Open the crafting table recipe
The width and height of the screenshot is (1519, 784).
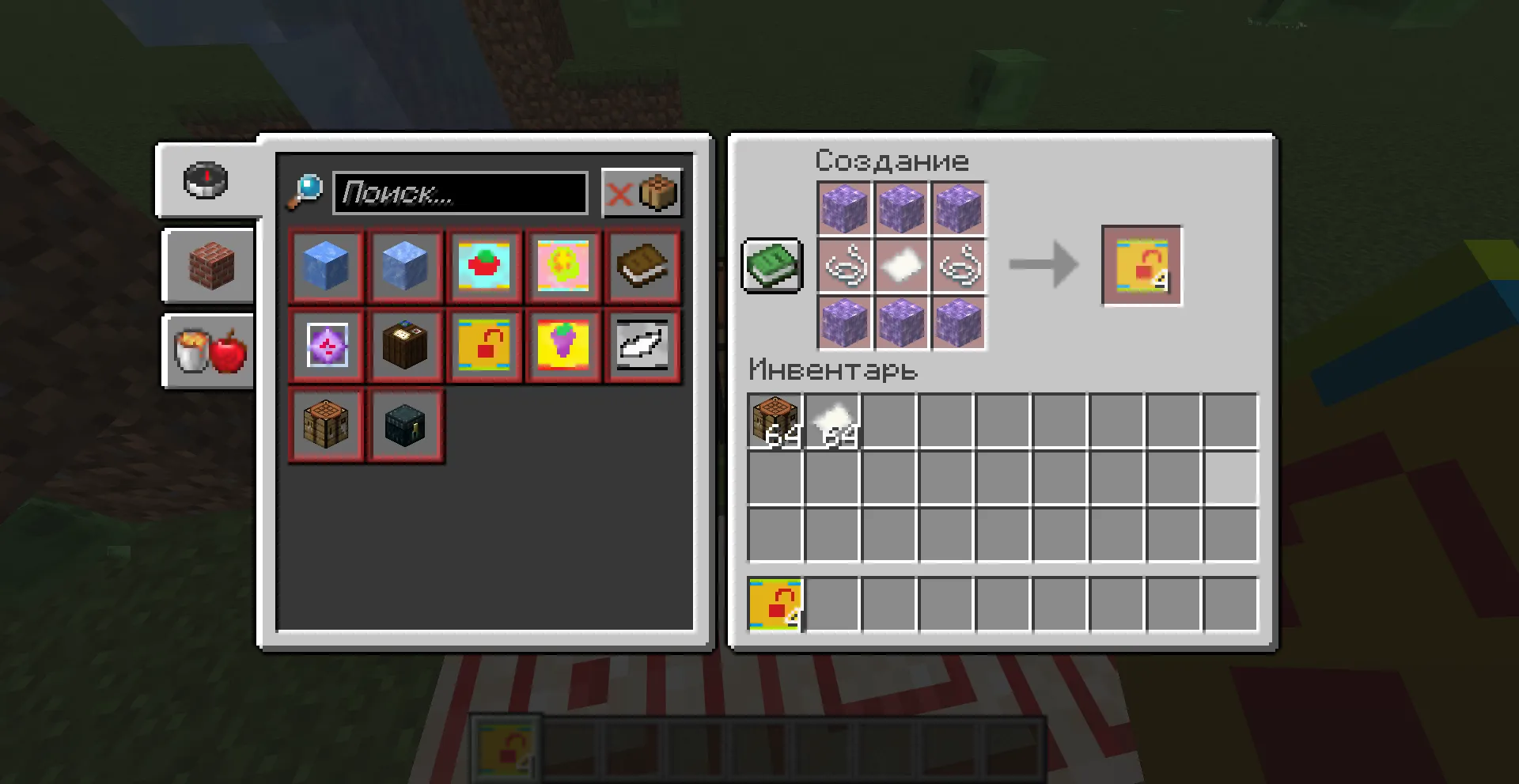pos(326,425)
